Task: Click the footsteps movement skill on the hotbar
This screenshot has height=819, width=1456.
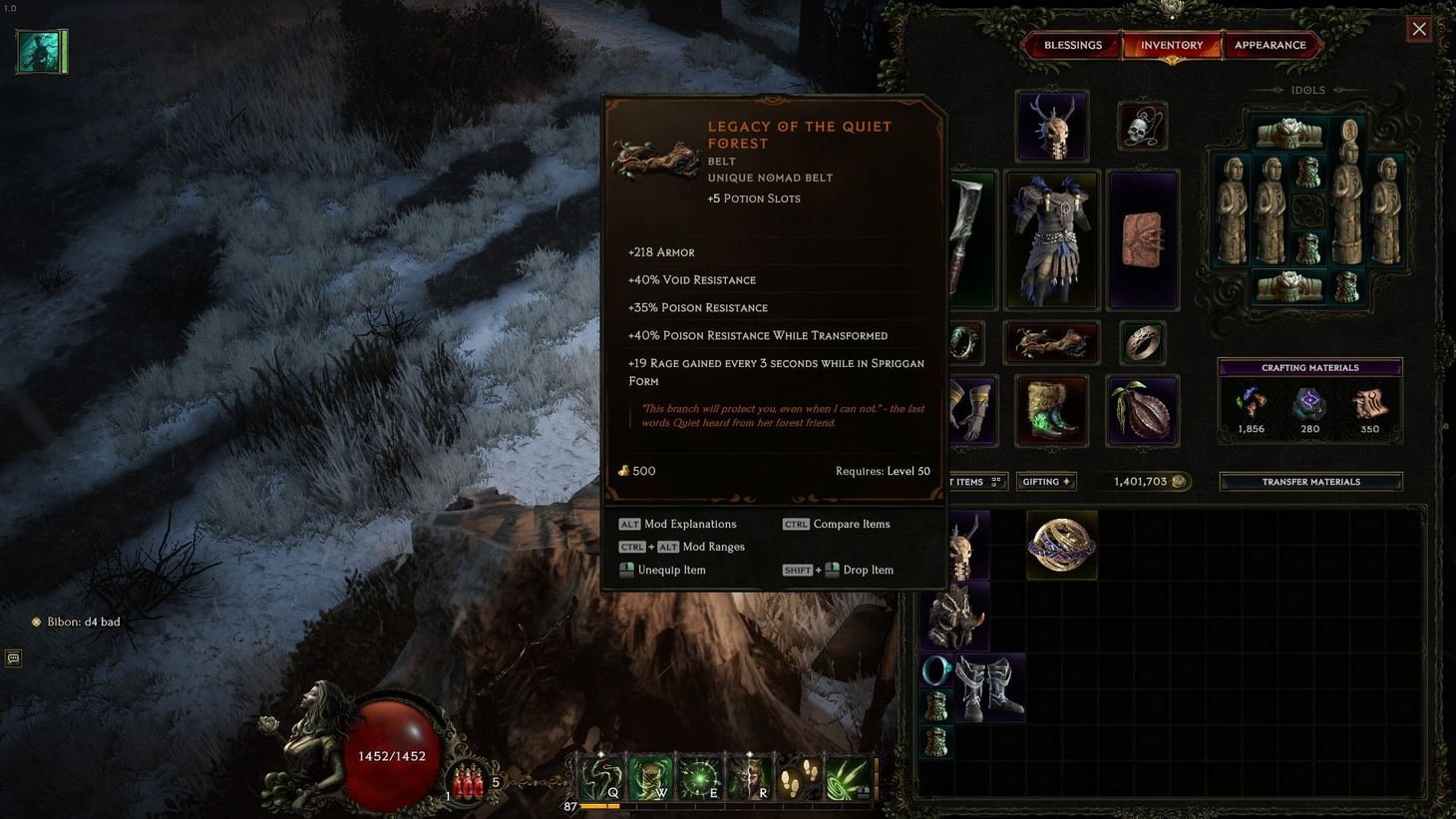Action: click(x=798, y=775)
